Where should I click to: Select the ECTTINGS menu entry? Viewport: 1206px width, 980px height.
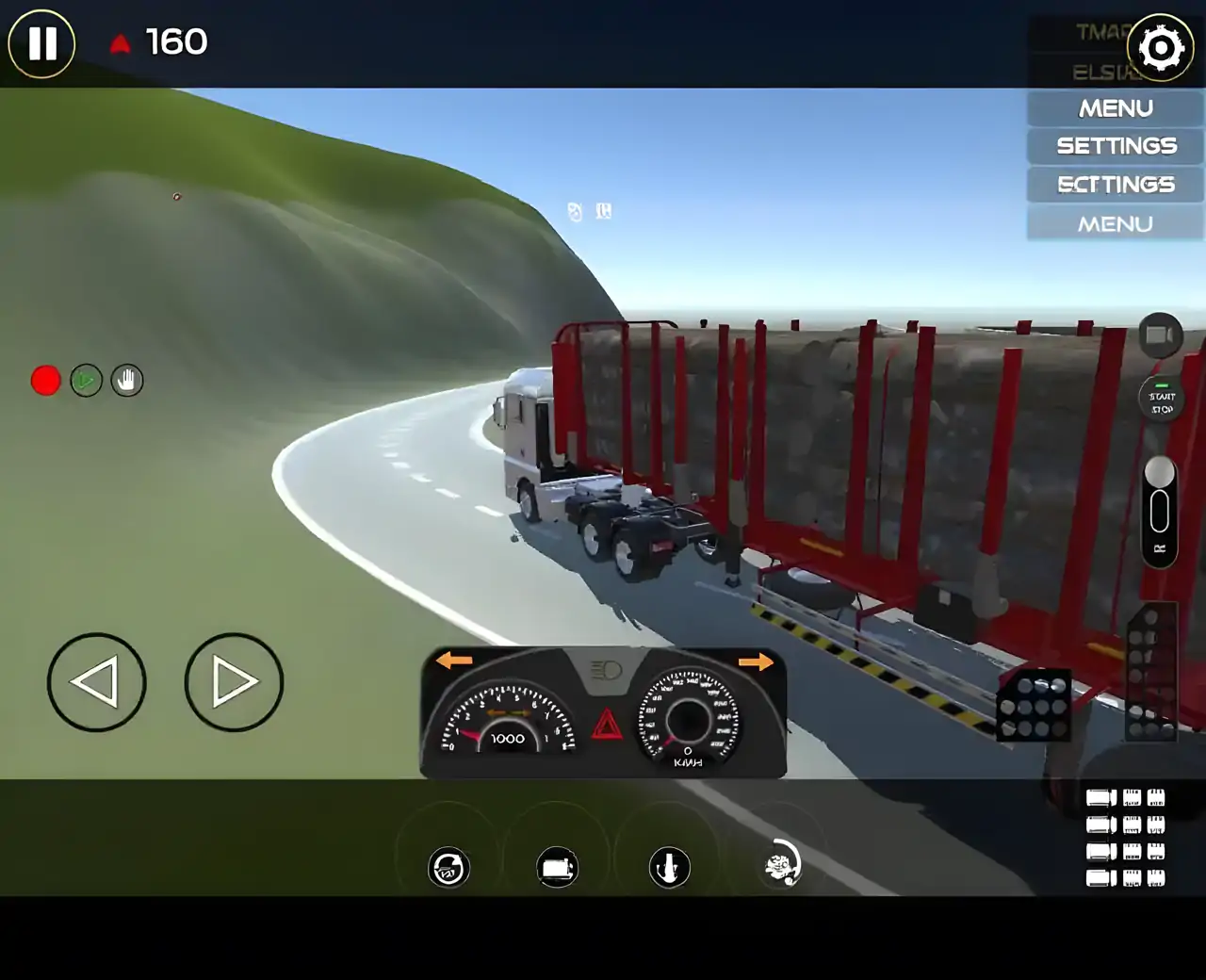click(1116, 185)
